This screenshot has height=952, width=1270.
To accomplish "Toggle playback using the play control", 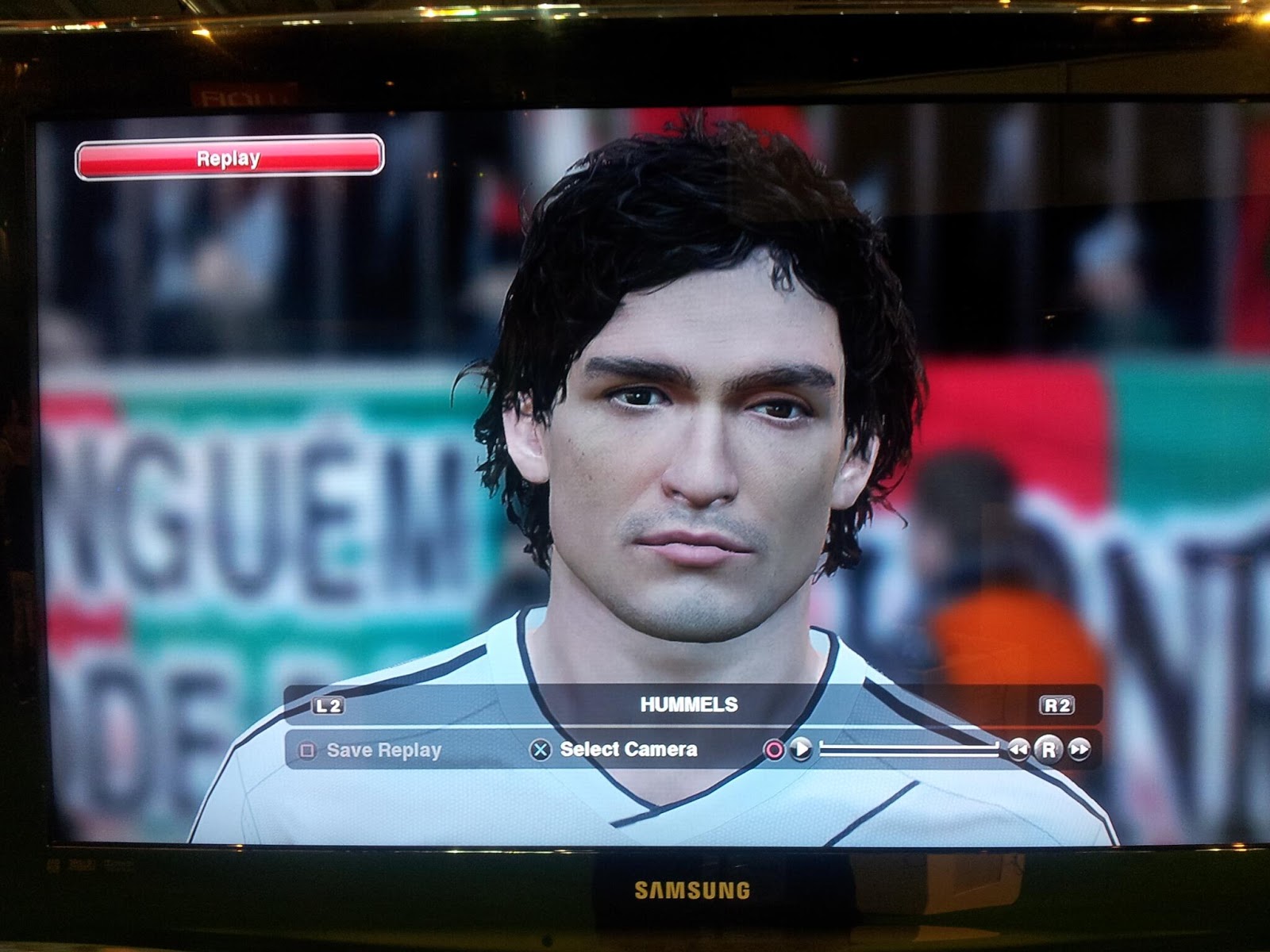I will coord(800,749).
